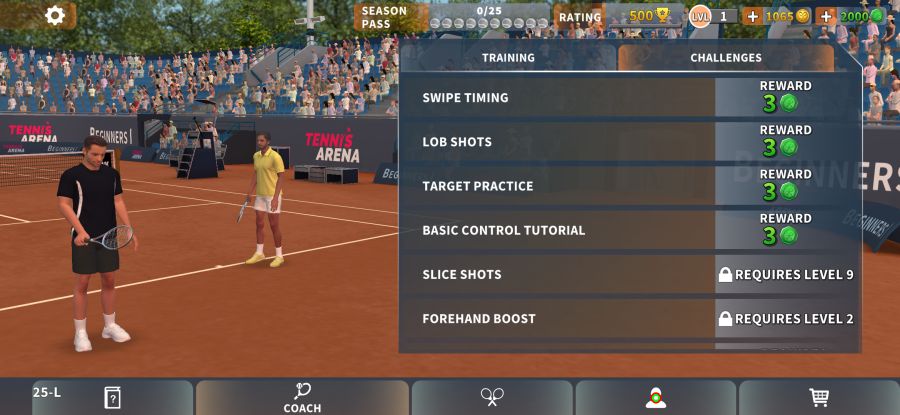This screenshot has width=900, height=415.
Task: Switch to the Challenges tab
Action: tap(725, 58)
